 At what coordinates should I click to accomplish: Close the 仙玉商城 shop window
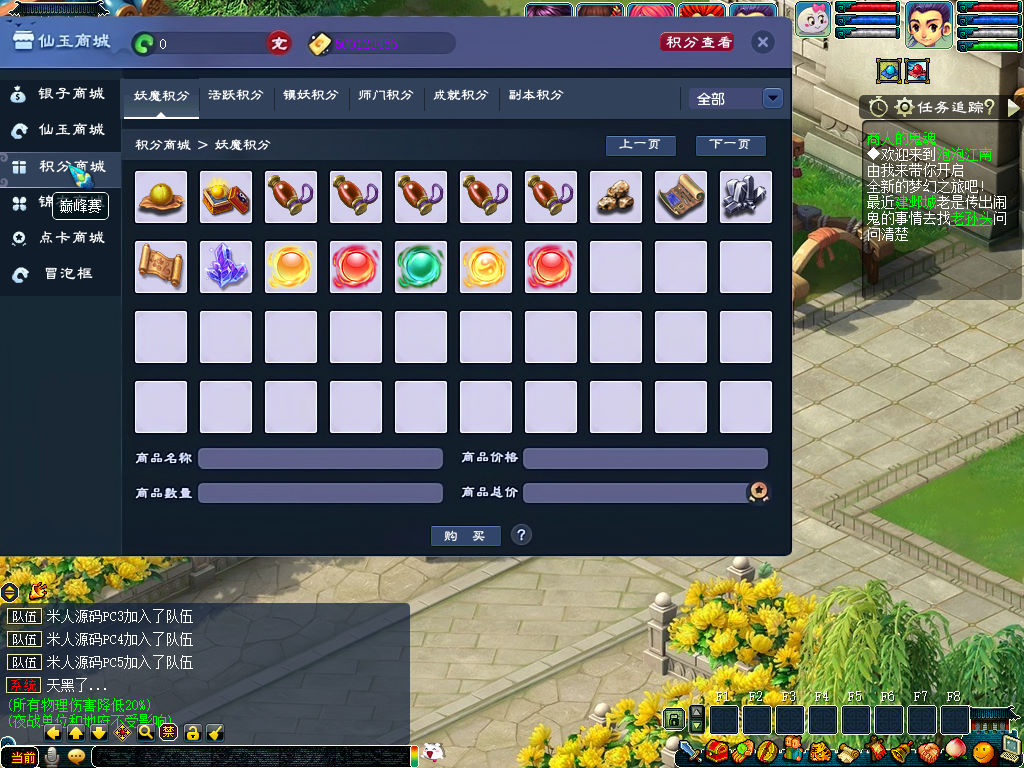point(762,42)
